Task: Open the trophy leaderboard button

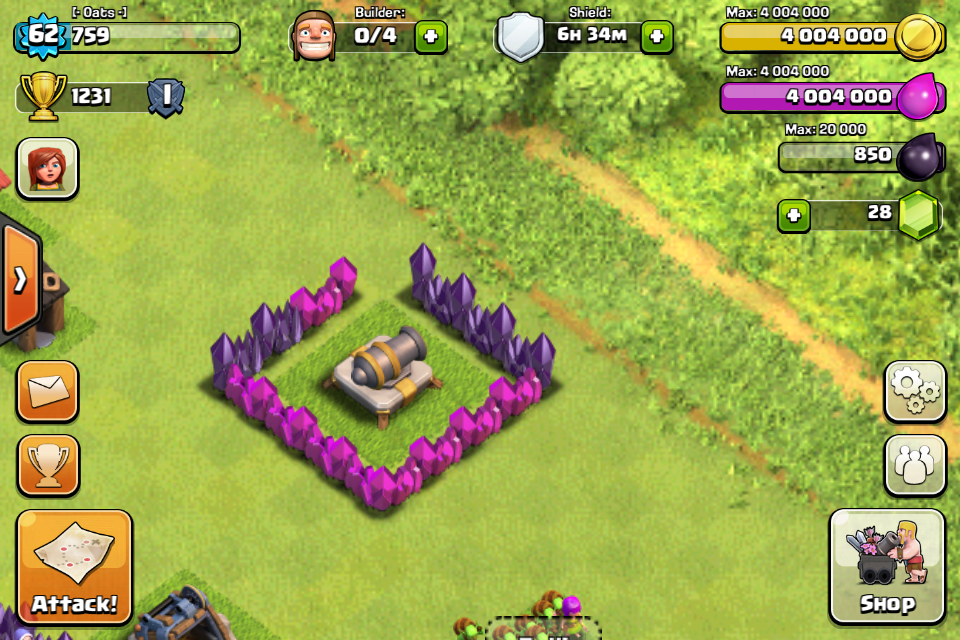Action: coord(47,465)
